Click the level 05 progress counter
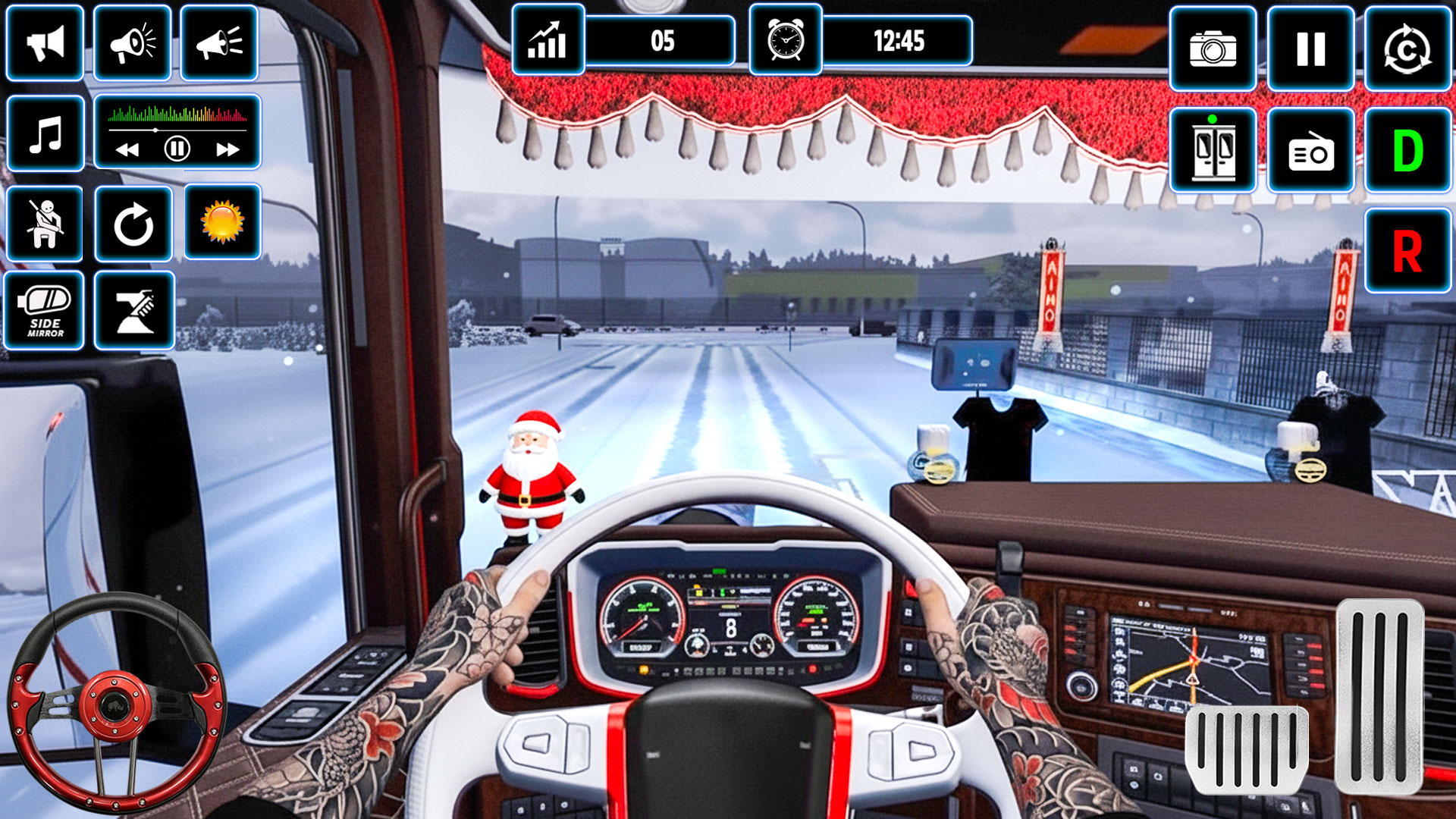Image resolution: width=1456 pixels, height=819 pixels. point(664,42)
